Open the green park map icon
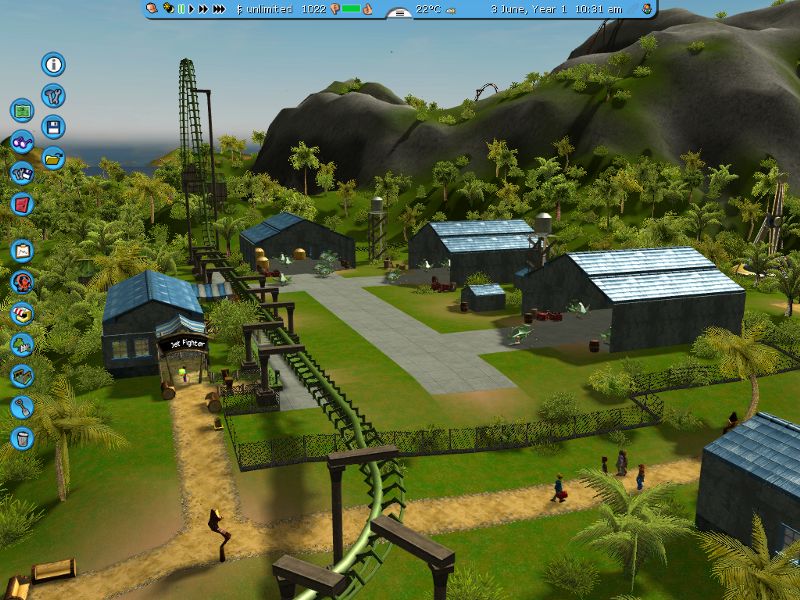Screen dimensions: 800x600 pyautogui.click(x=22, y=111)
